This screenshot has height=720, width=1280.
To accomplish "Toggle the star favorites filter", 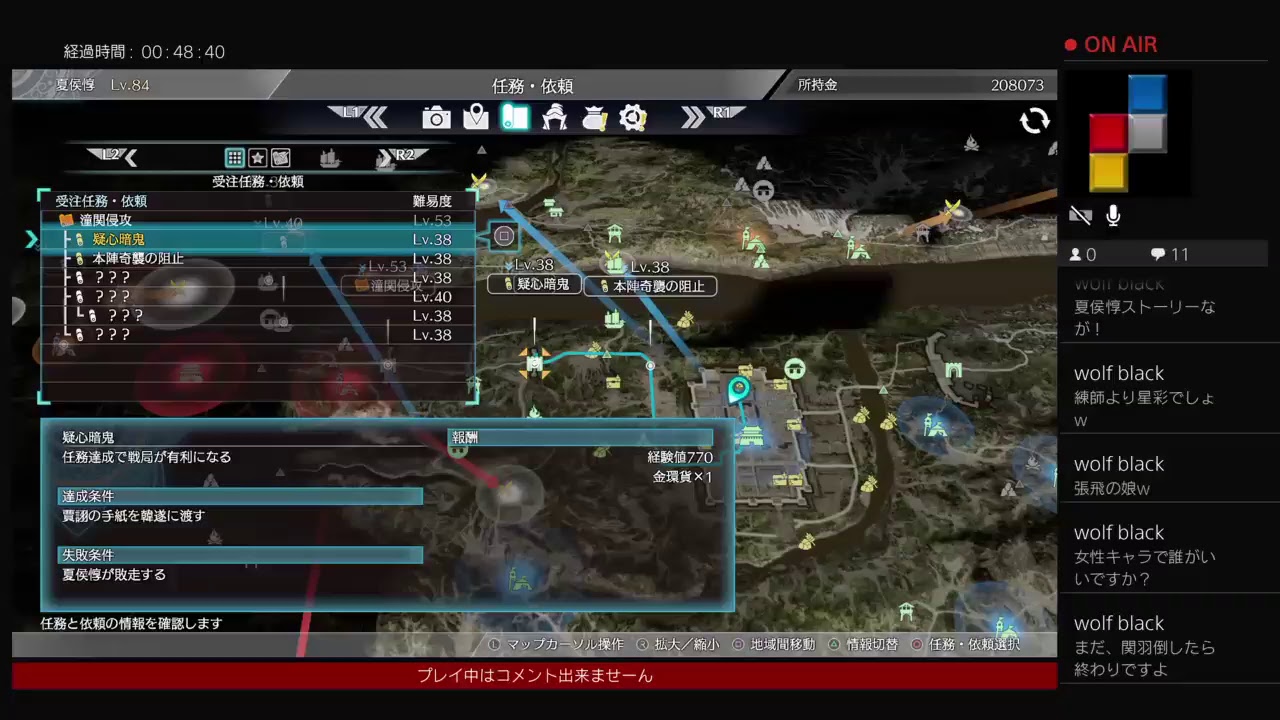I will 256,157.
